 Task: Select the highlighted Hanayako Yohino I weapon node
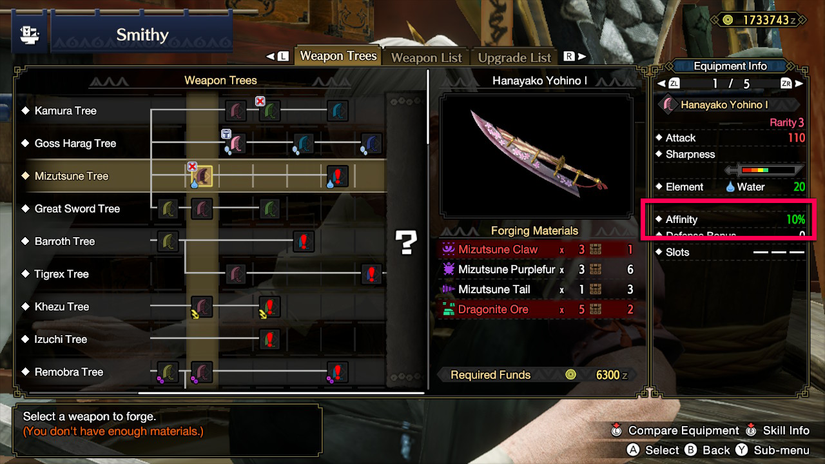pyautogui.click(x=203, y=177)
